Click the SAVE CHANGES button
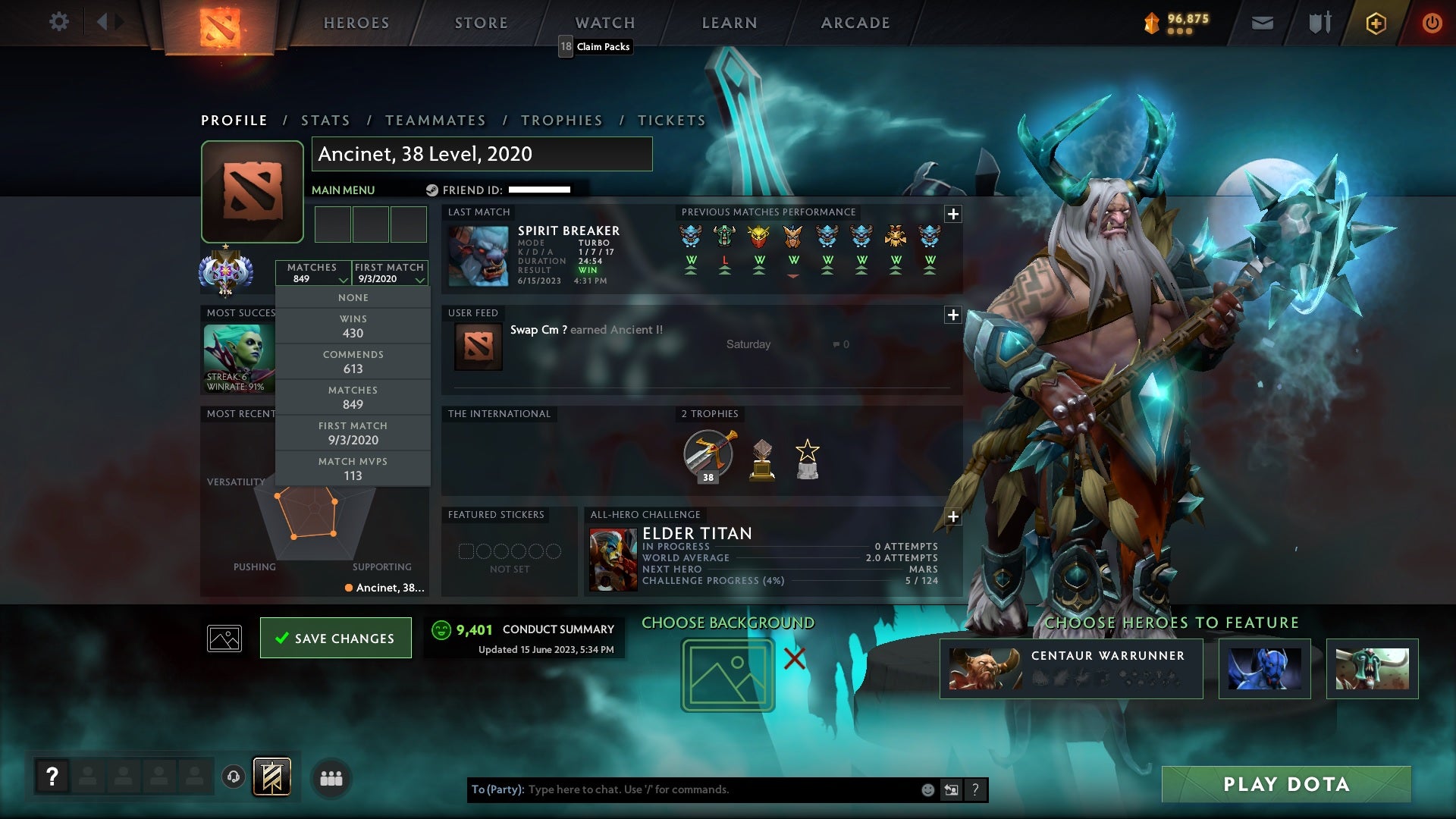Screen dimensions: 1456x819 click(x=335, y=638)
